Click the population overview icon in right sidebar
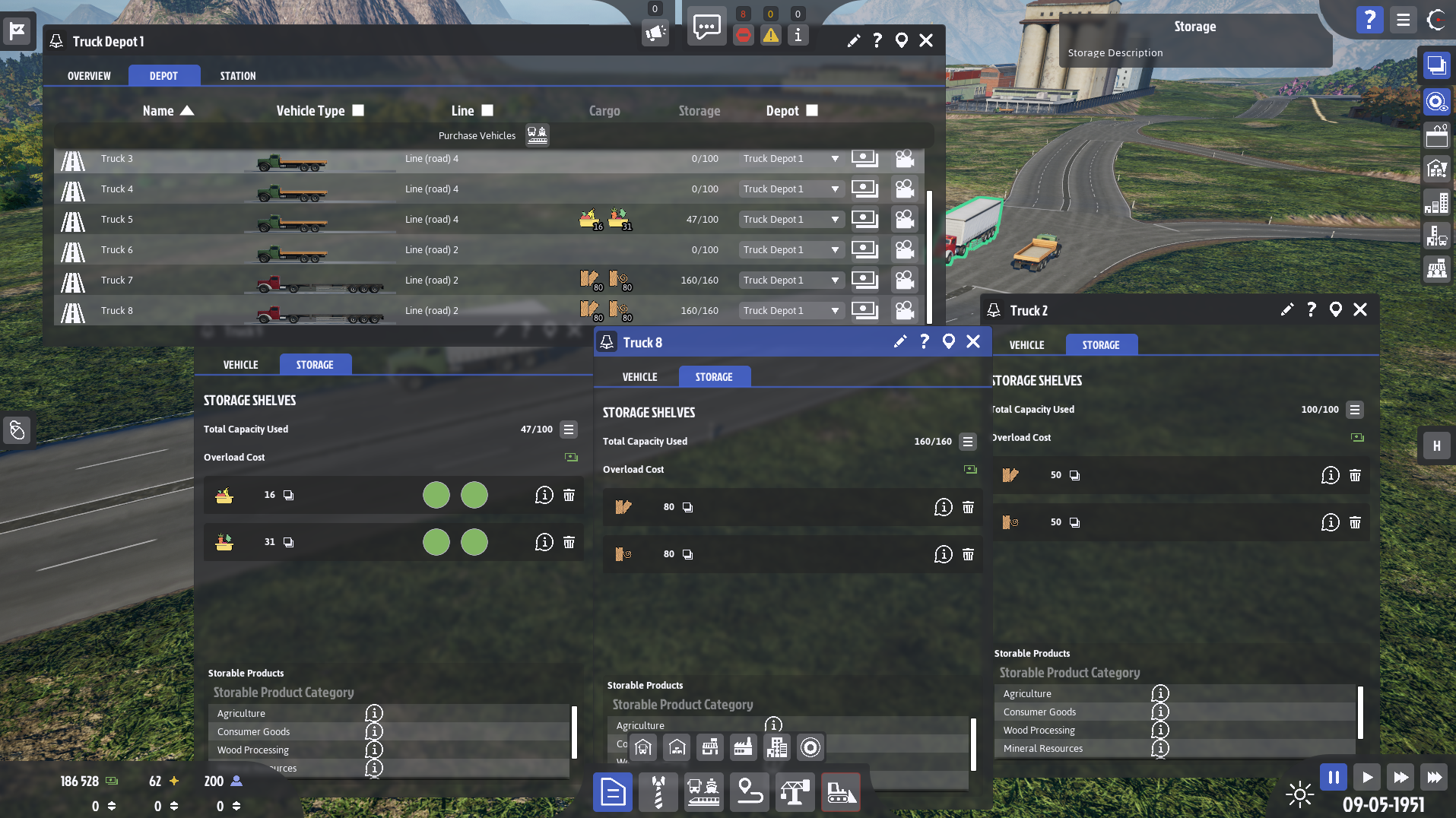 pyautogui.click(x=1437, y=268)
